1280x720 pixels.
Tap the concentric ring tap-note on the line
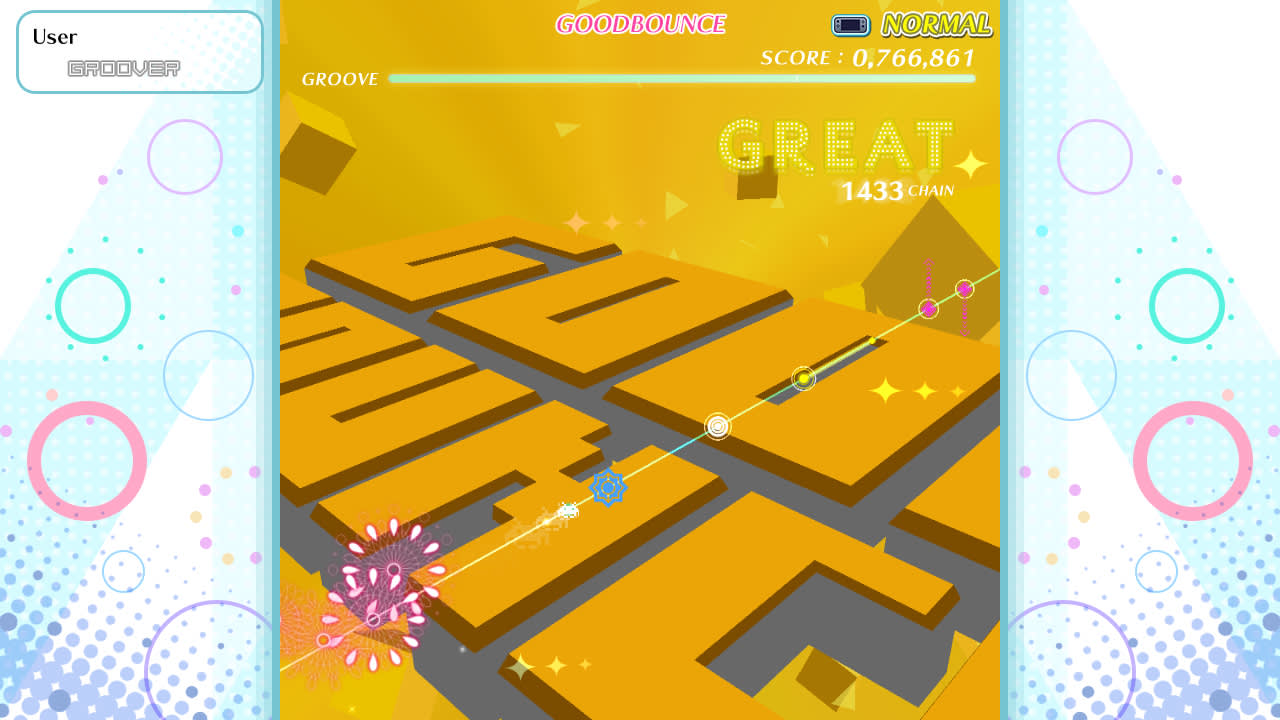click(716, 427)
